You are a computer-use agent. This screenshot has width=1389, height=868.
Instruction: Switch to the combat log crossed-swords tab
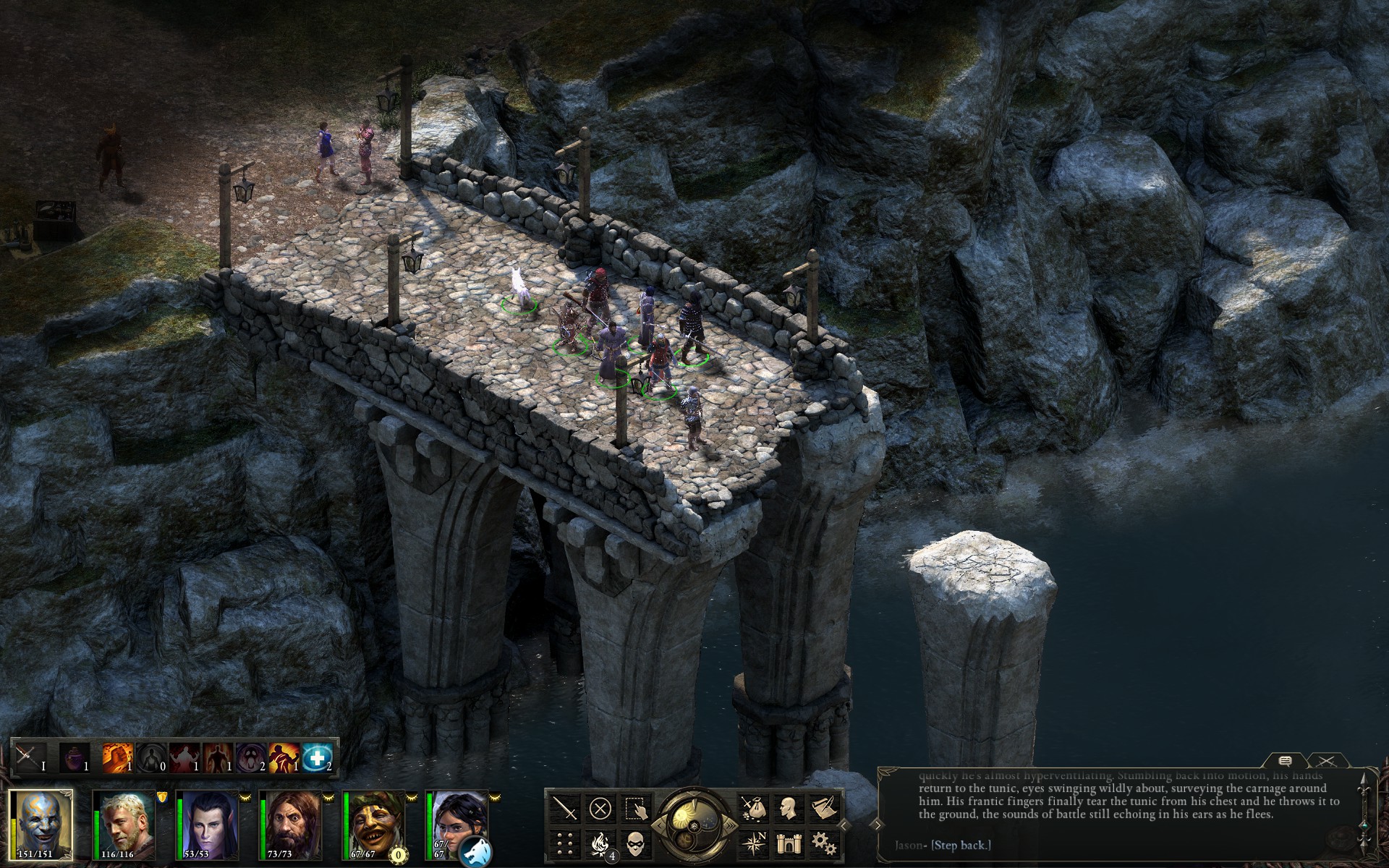click(x=1325, y=761)
